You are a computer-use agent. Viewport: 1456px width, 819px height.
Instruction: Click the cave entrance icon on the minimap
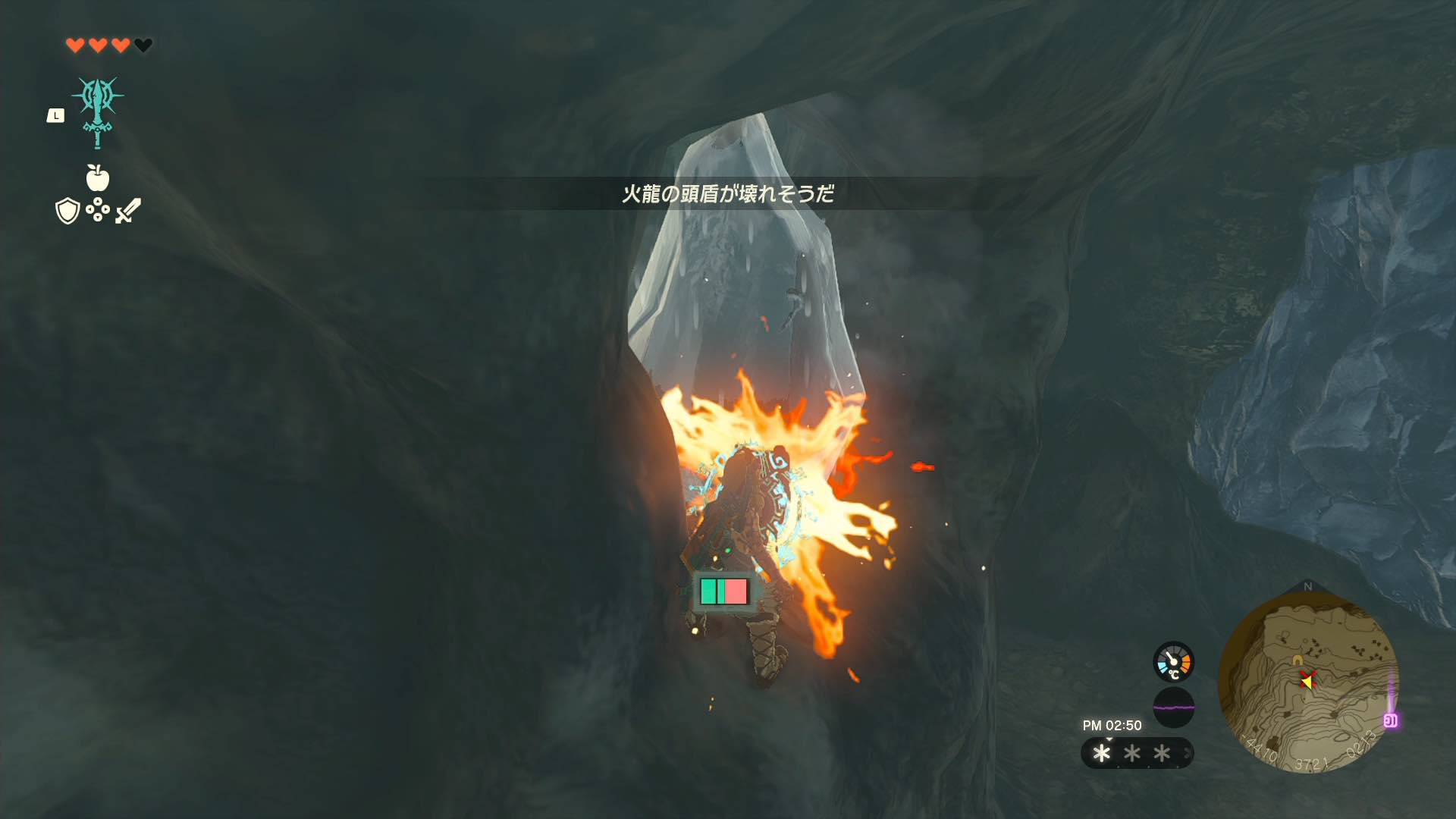click(1297, 659)
